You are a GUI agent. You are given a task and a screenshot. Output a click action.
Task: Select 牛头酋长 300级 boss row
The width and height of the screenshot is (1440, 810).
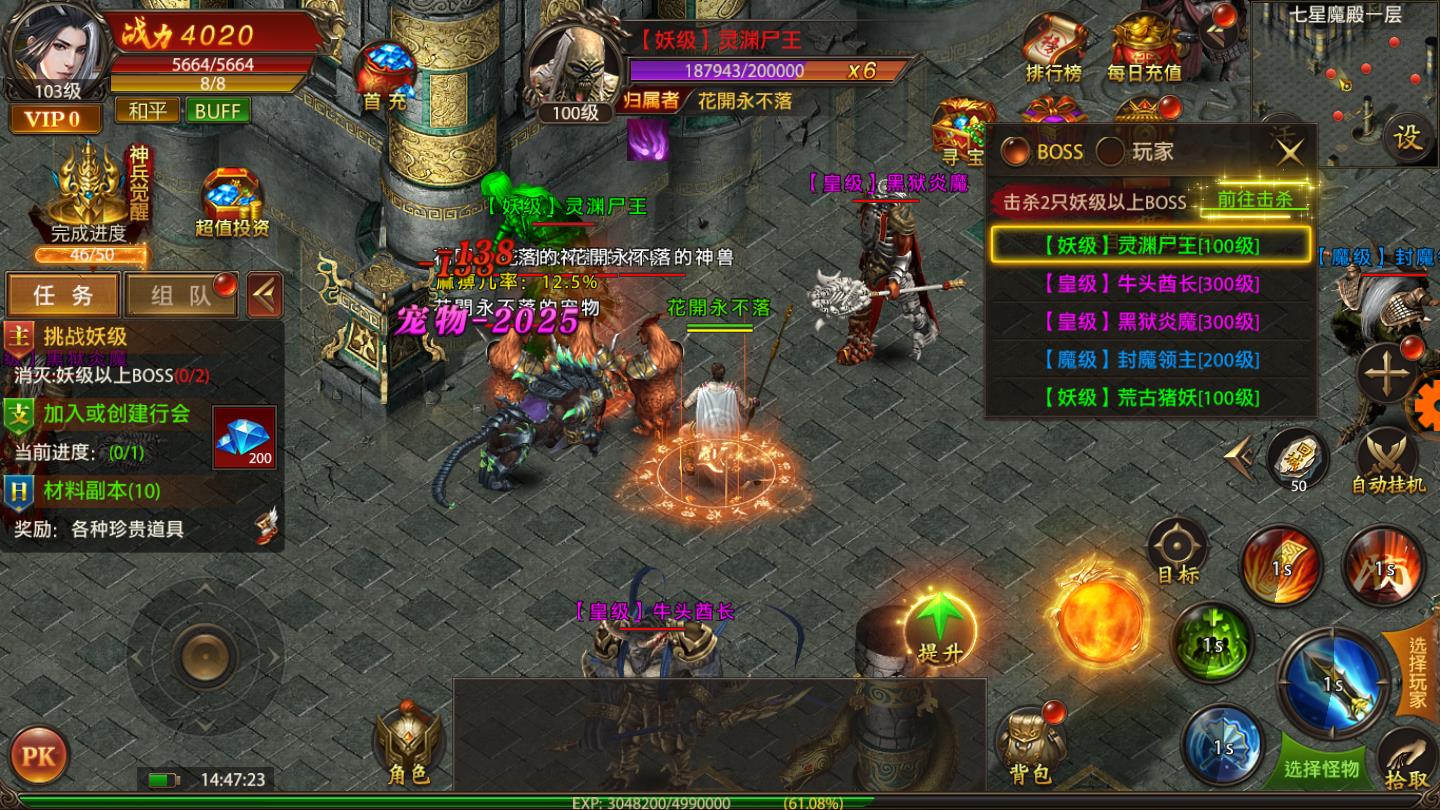tap(1150, 284)
